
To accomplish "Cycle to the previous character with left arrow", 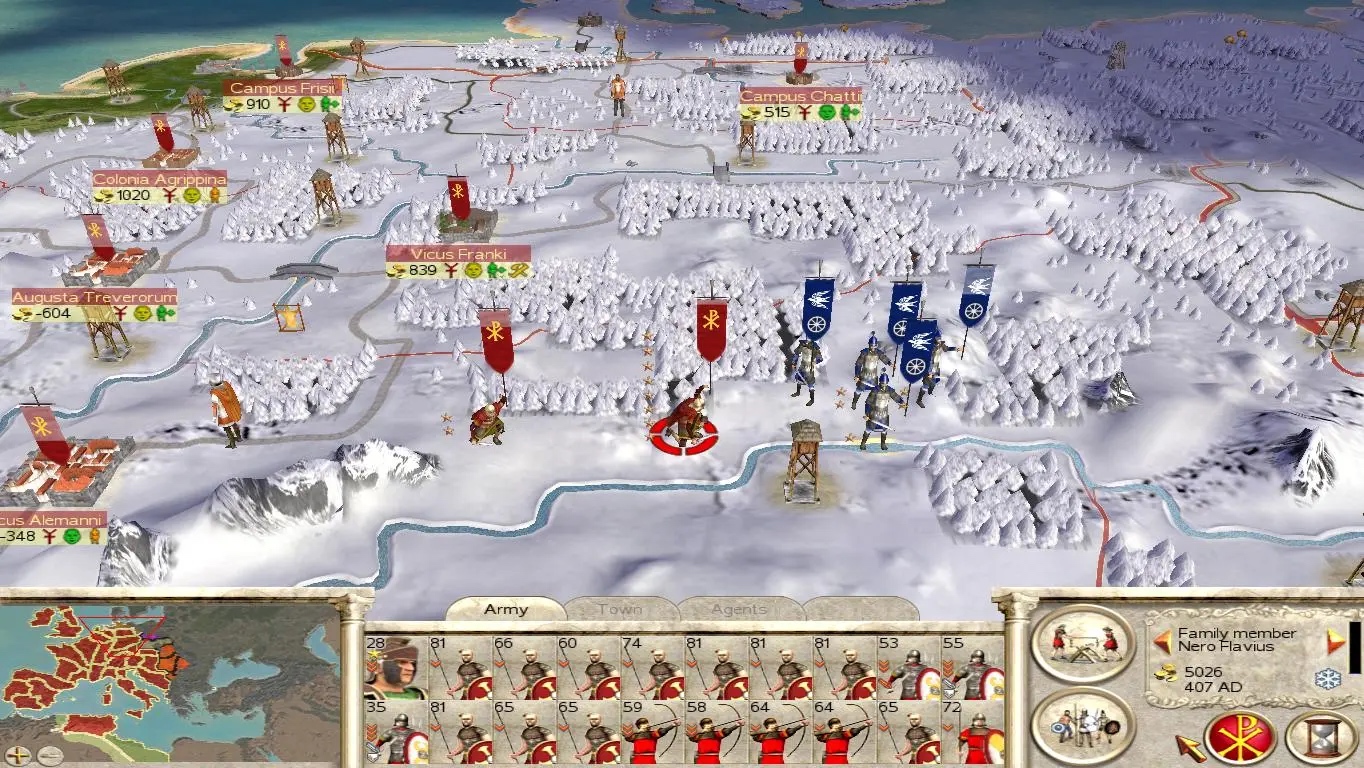I will pos(1163,641).
